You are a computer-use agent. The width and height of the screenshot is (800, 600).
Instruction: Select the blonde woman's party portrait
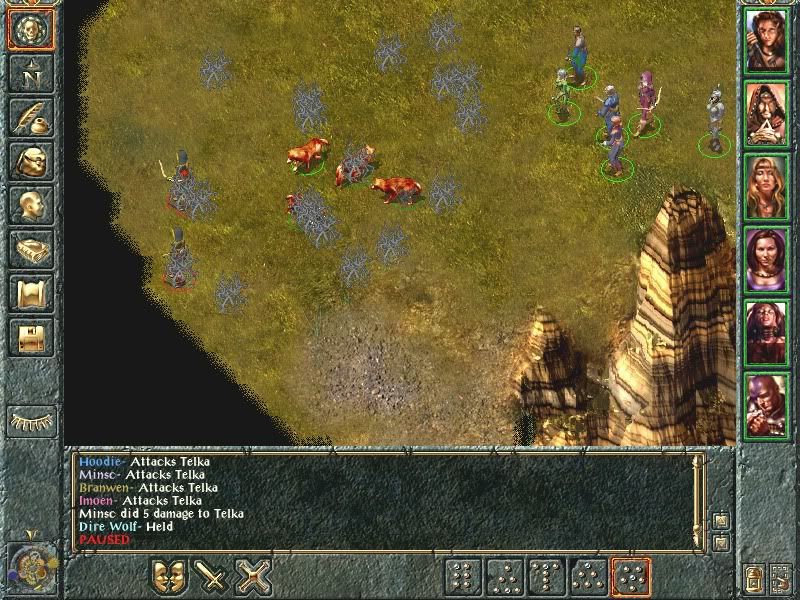[767, 186]
